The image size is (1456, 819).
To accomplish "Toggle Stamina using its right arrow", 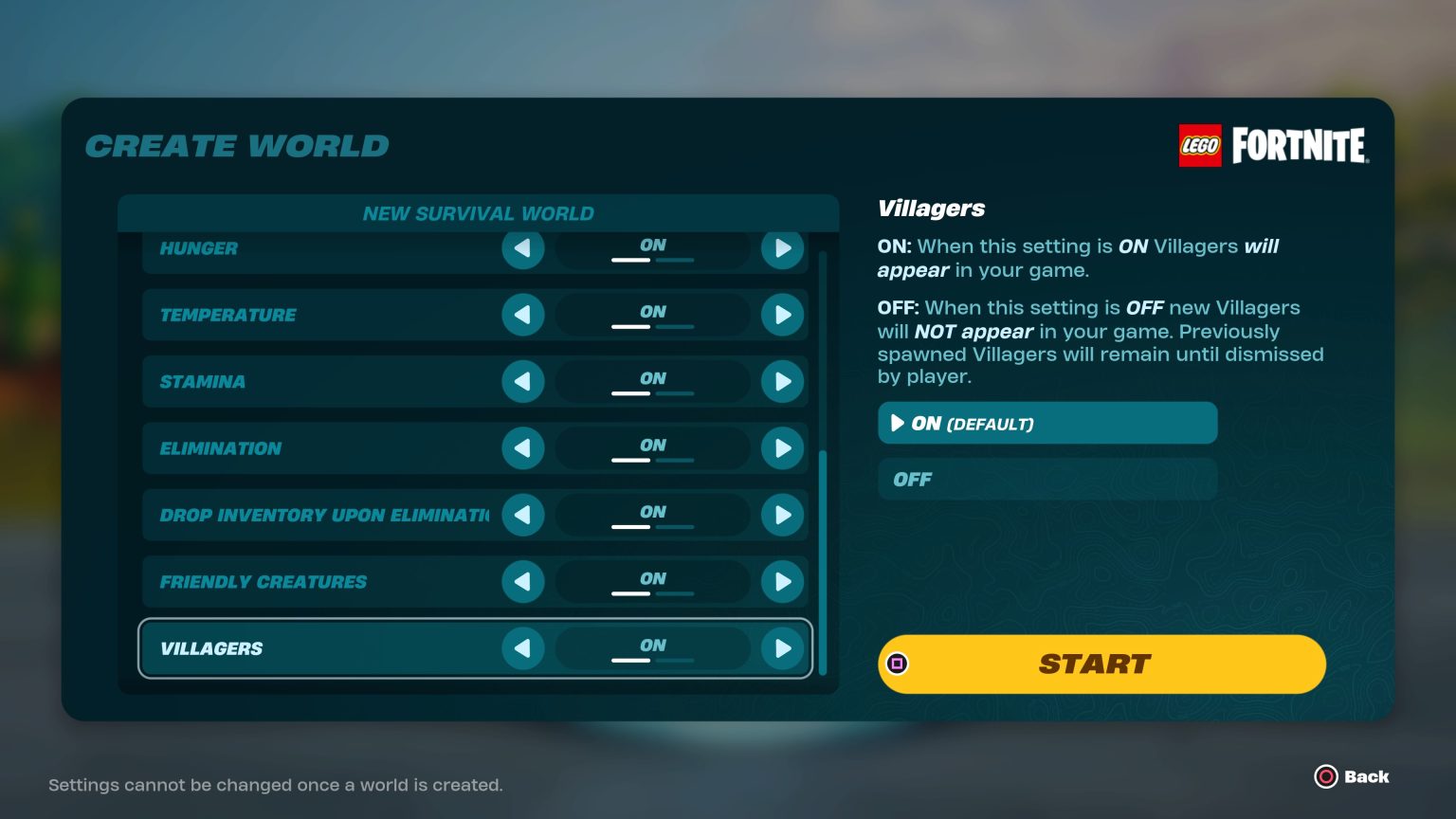I will click(x=782, y=381).
